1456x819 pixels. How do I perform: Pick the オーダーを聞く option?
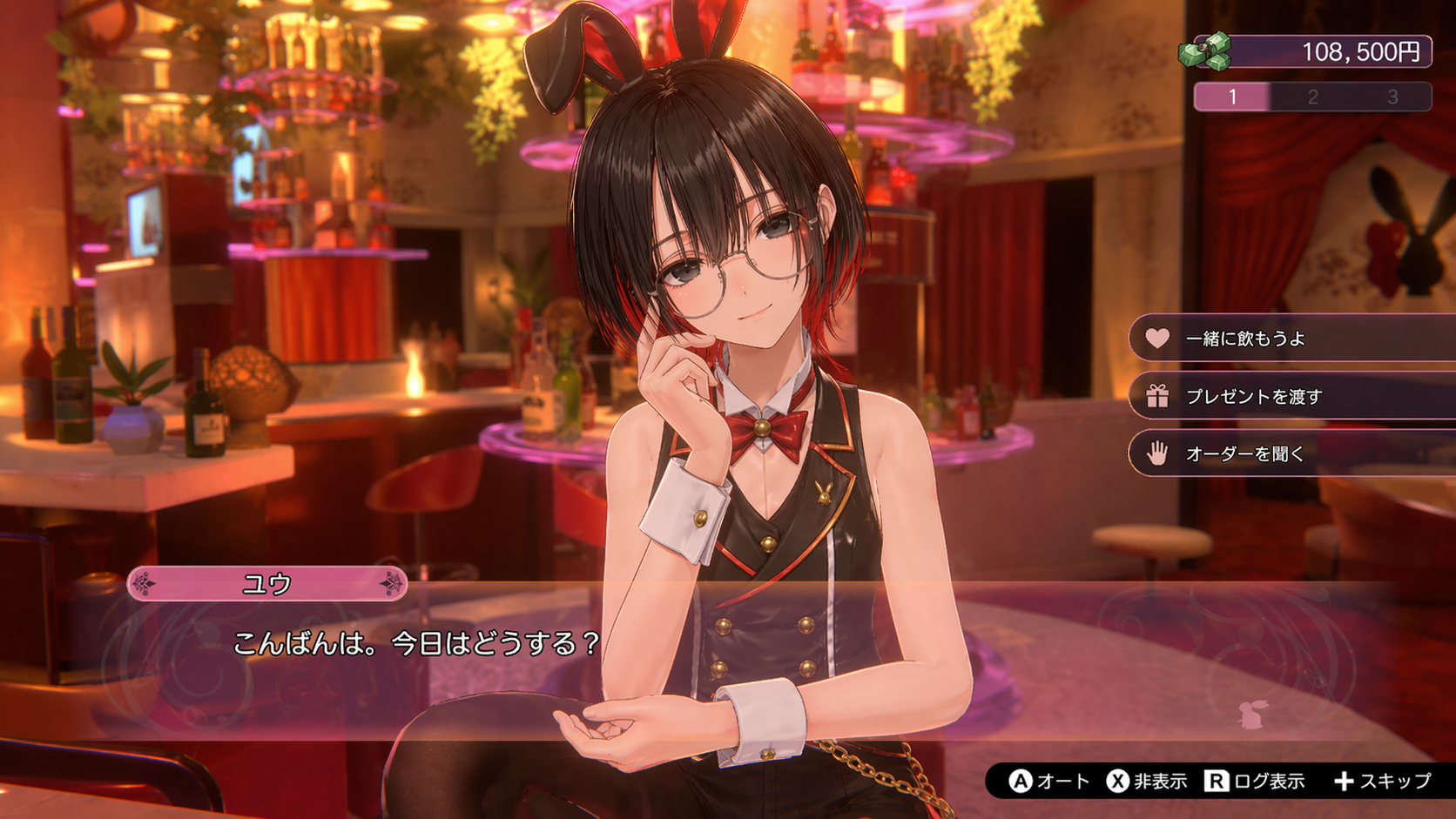point(1245,453)
